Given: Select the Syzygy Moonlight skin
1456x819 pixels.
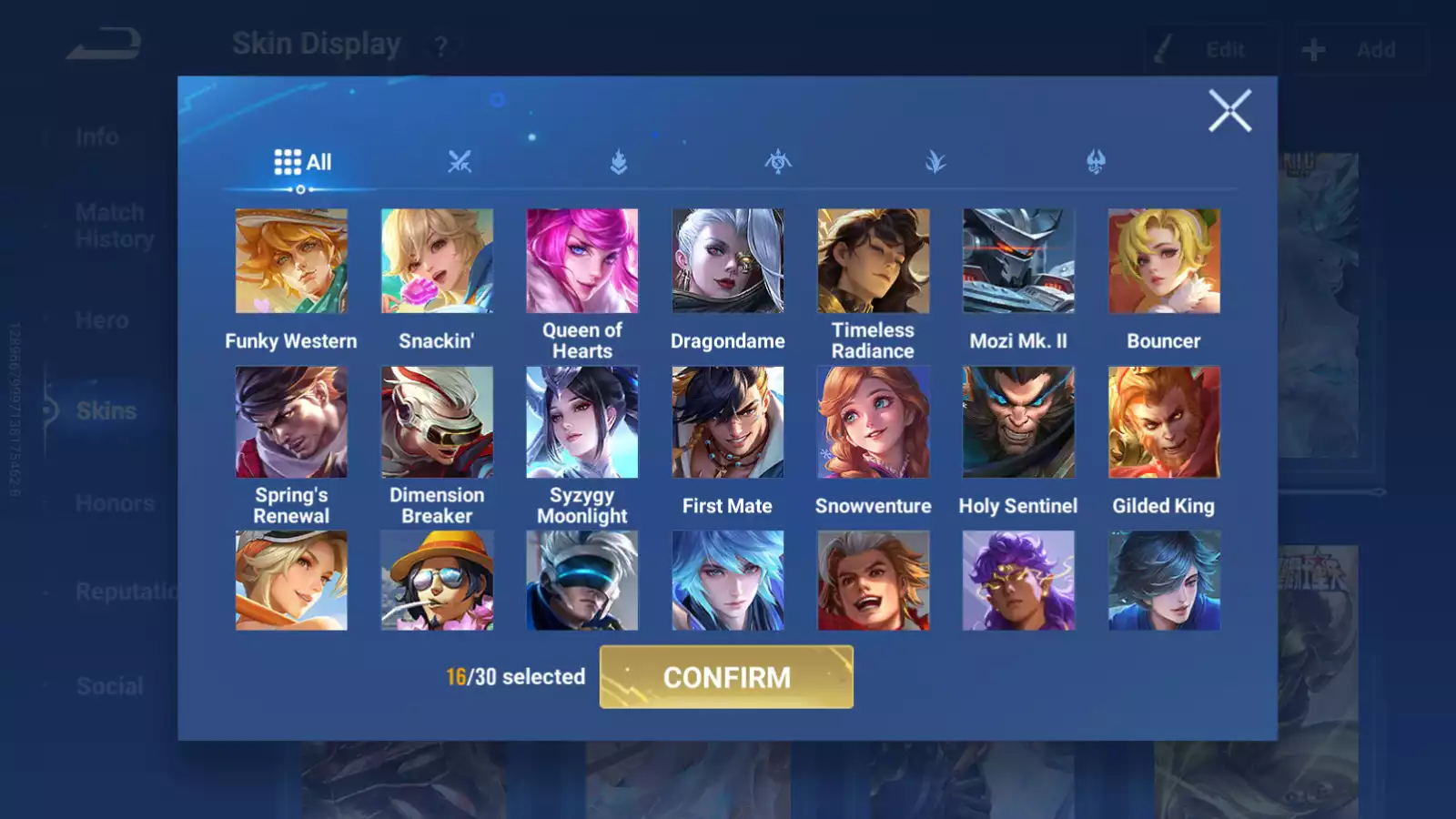Looking at the screenshot, I should (x=582, y=422).
